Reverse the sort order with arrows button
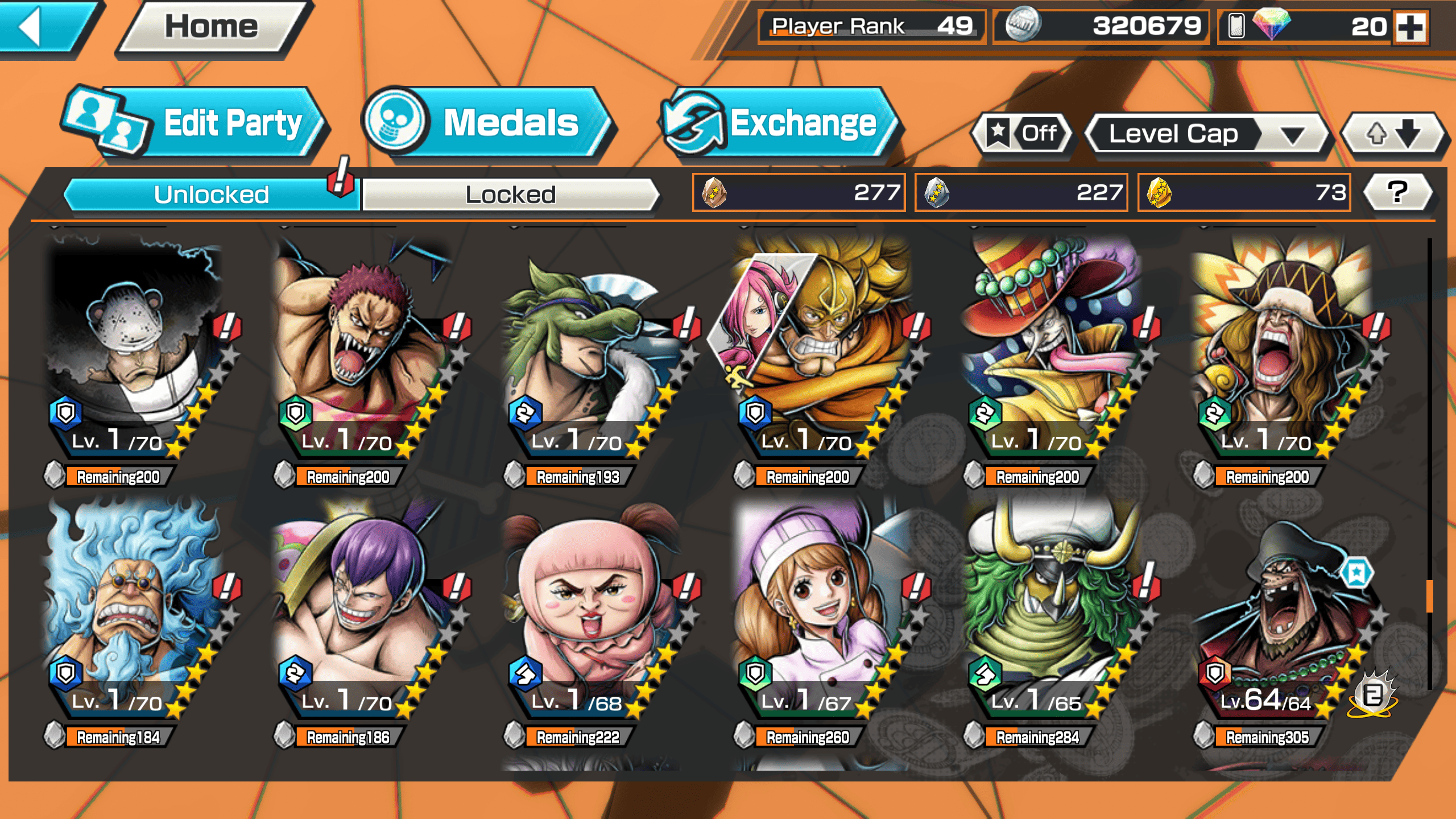The image size is (1456, 819). click(1393, 134)
